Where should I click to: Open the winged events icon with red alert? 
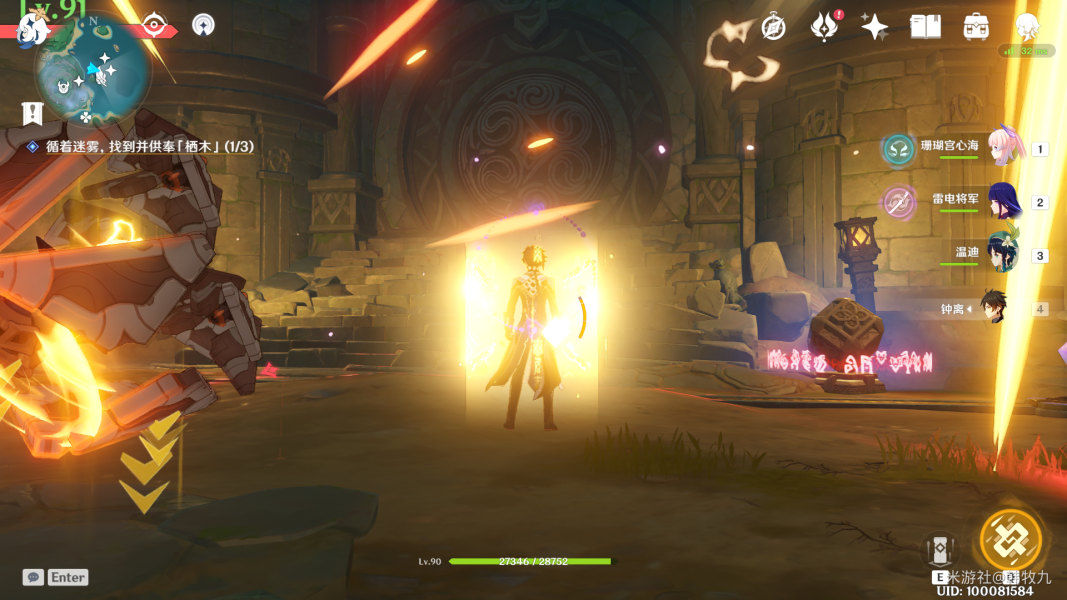824,27
